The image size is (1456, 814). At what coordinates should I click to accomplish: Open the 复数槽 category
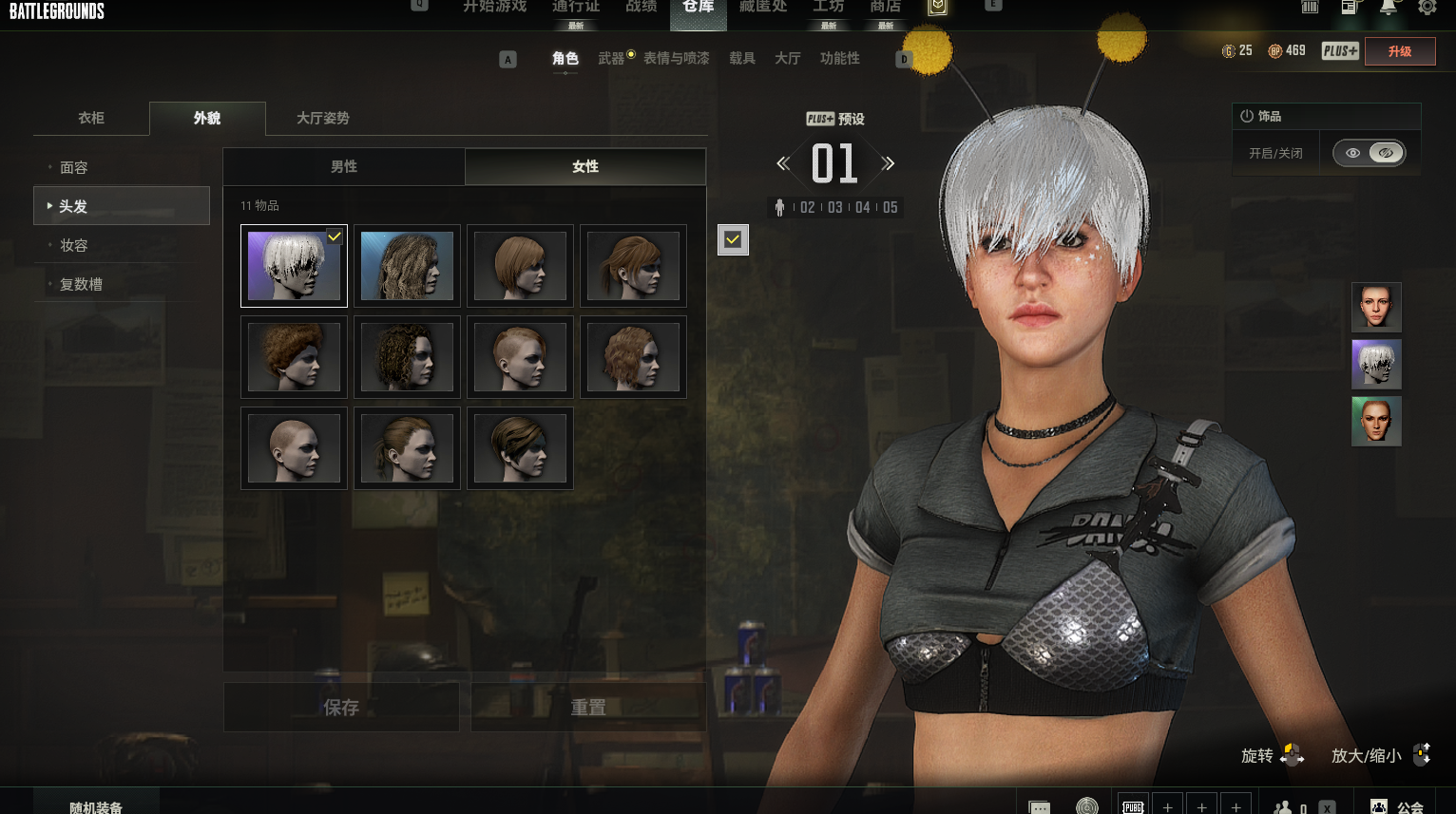click(x=81, y=284)
